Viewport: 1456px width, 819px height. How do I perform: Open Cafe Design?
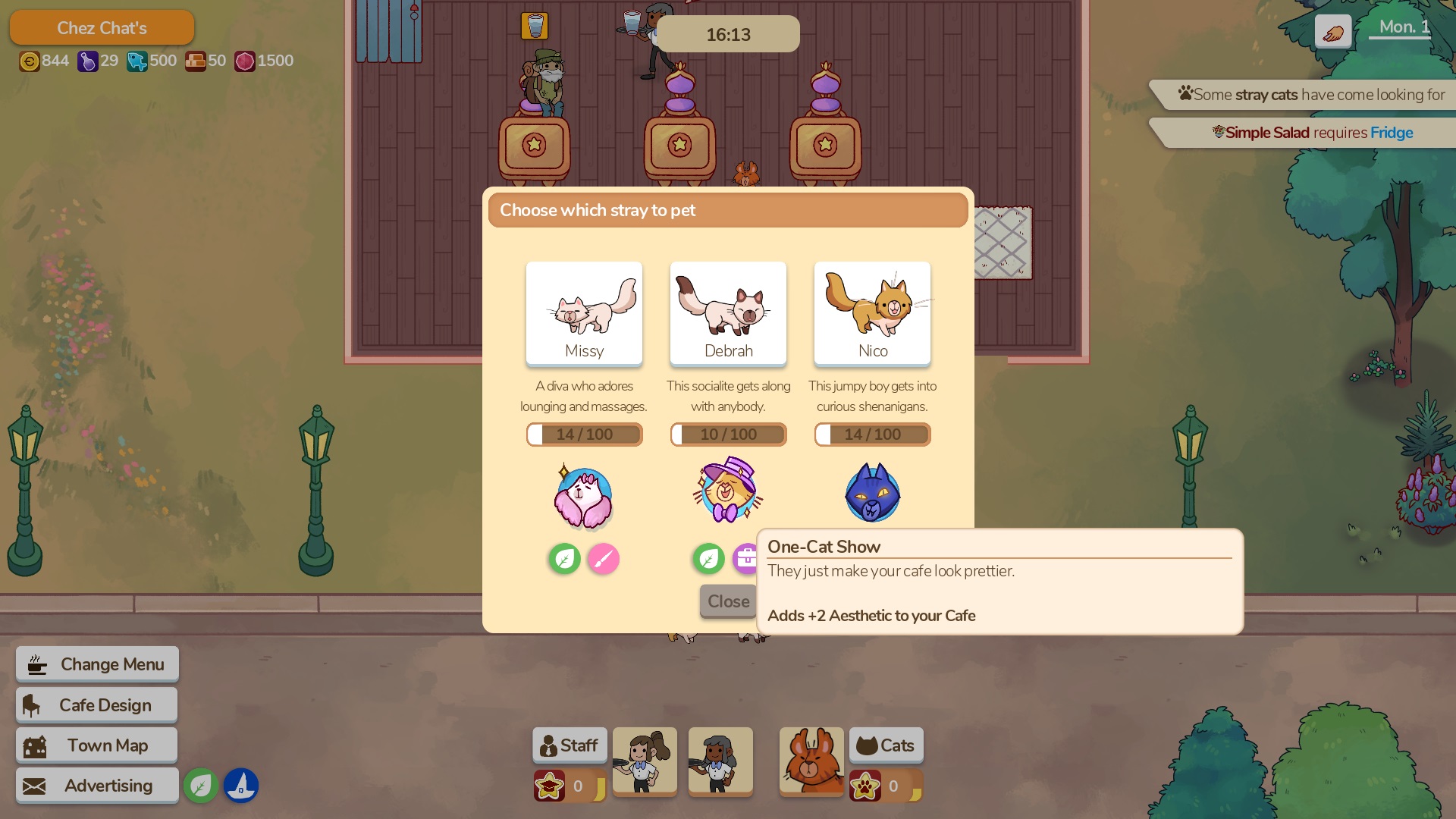click(96, 704)
